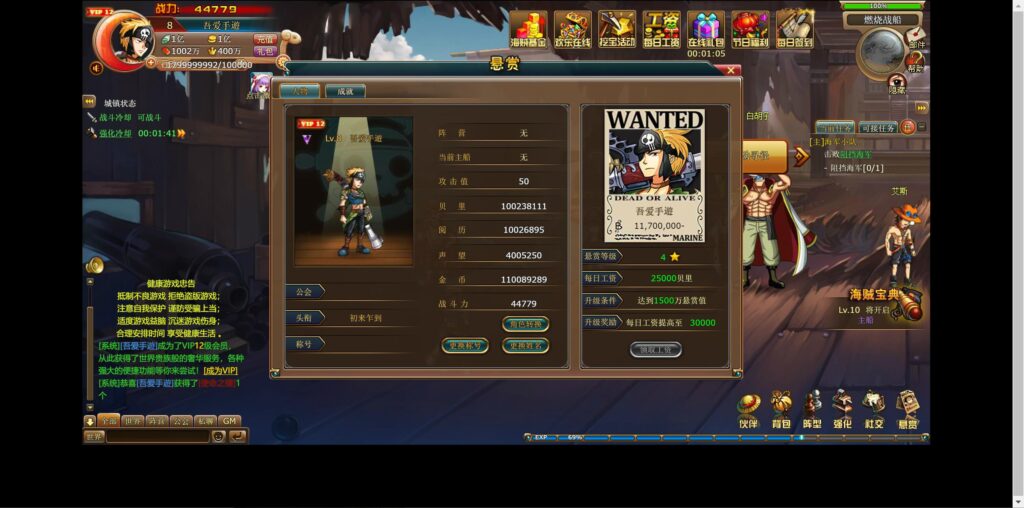This screenshot has width=1024, height=508.
Task: Open the 在线礼包 online gift box
Action: pyautogui.click(x=706, y=26)
